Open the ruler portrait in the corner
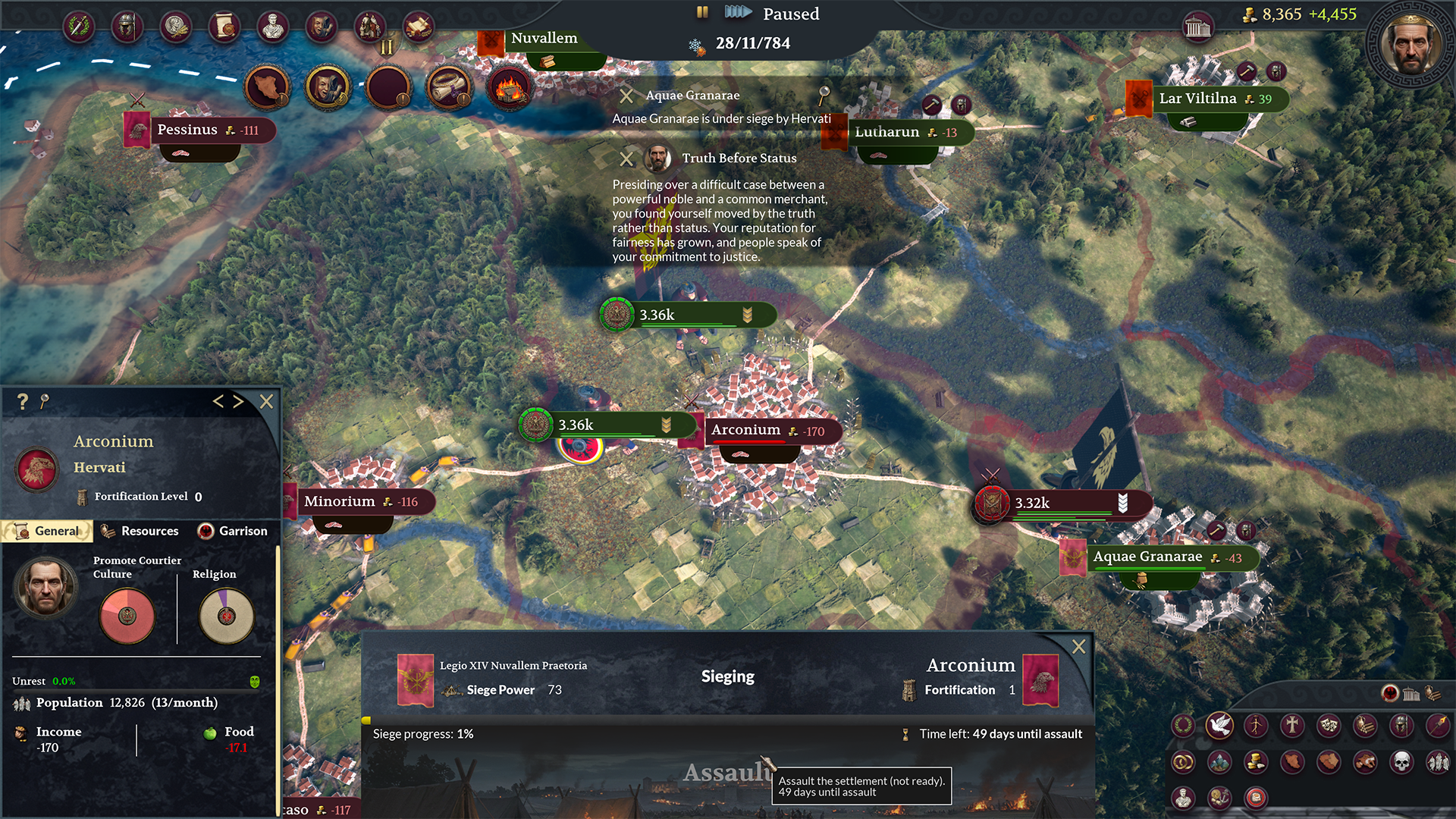This screenshot has height=819, width=1456. pos(1410,44)
